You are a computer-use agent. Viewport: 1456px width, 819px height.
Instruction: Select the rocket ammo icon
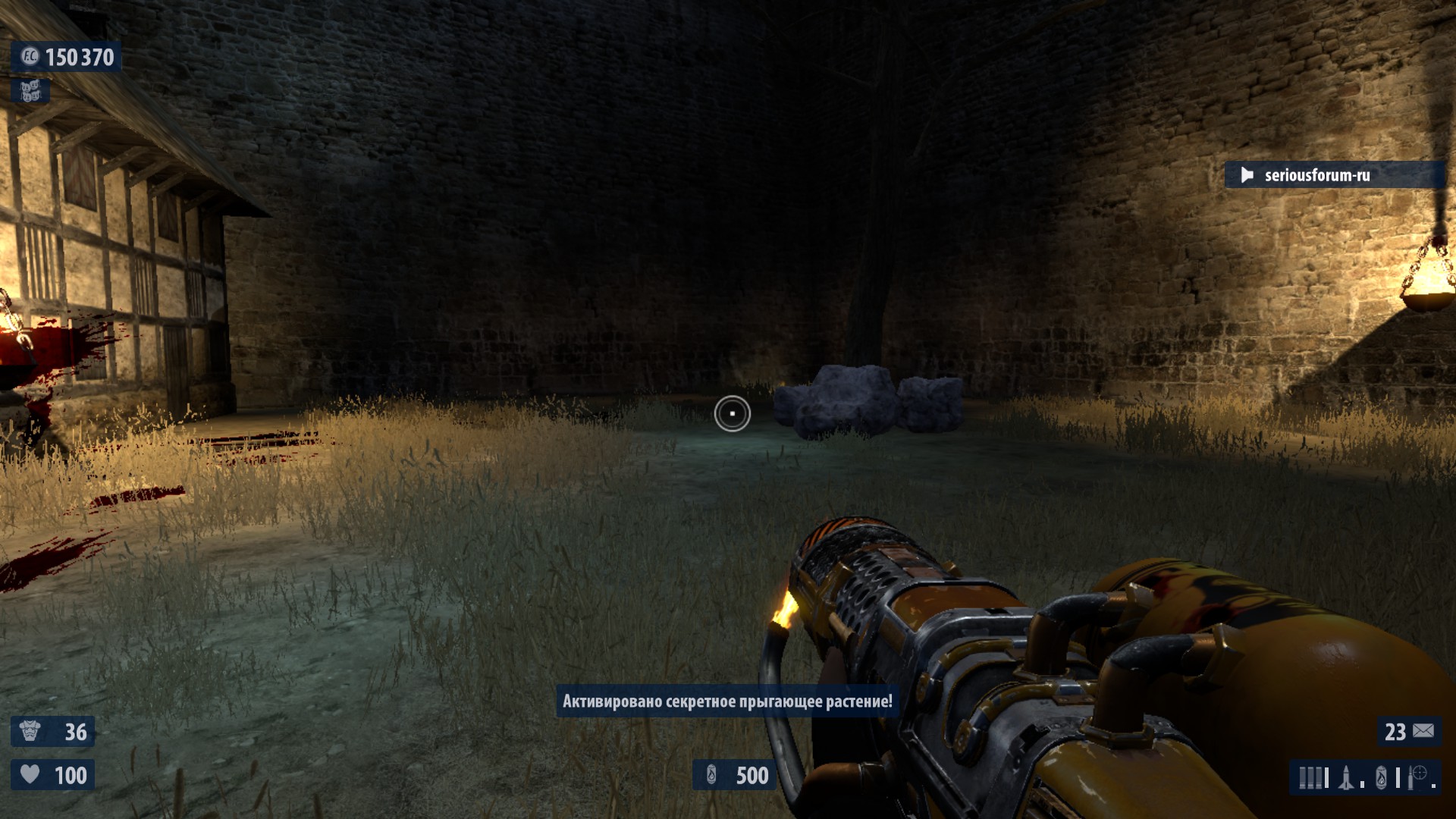[x=1347, y=777]
